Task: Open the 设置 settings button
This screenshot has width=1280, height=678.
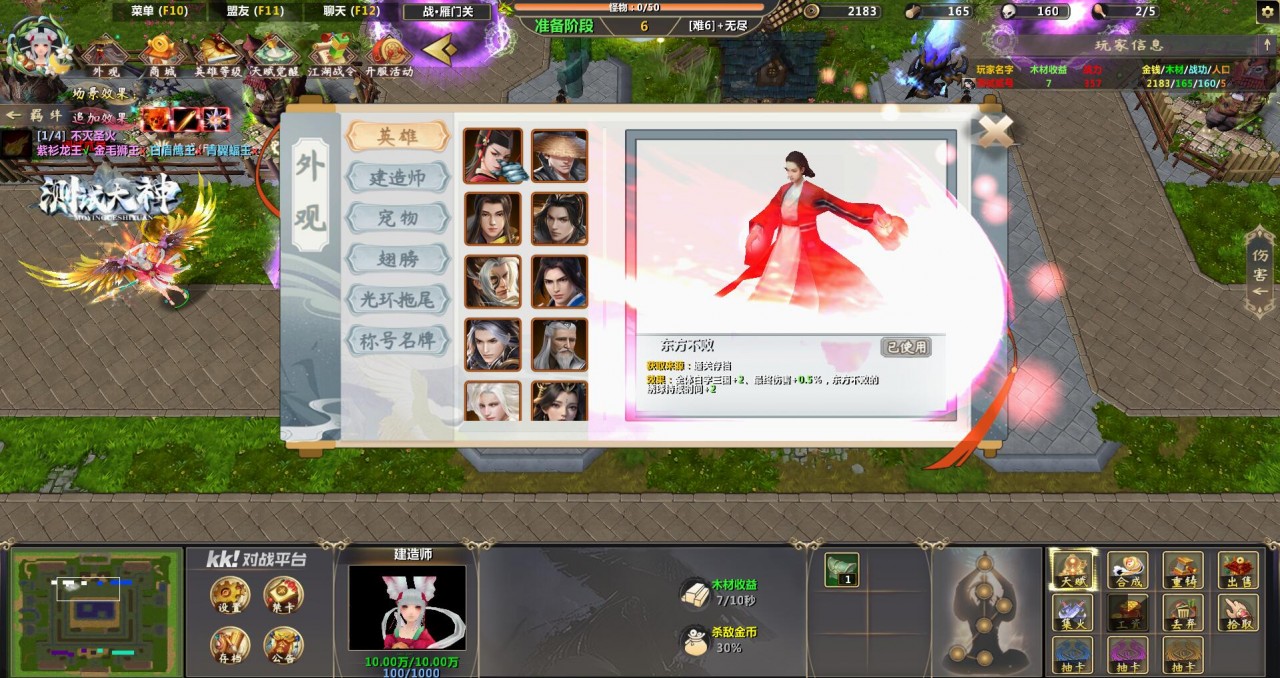Action: click(x=230, y=597)
